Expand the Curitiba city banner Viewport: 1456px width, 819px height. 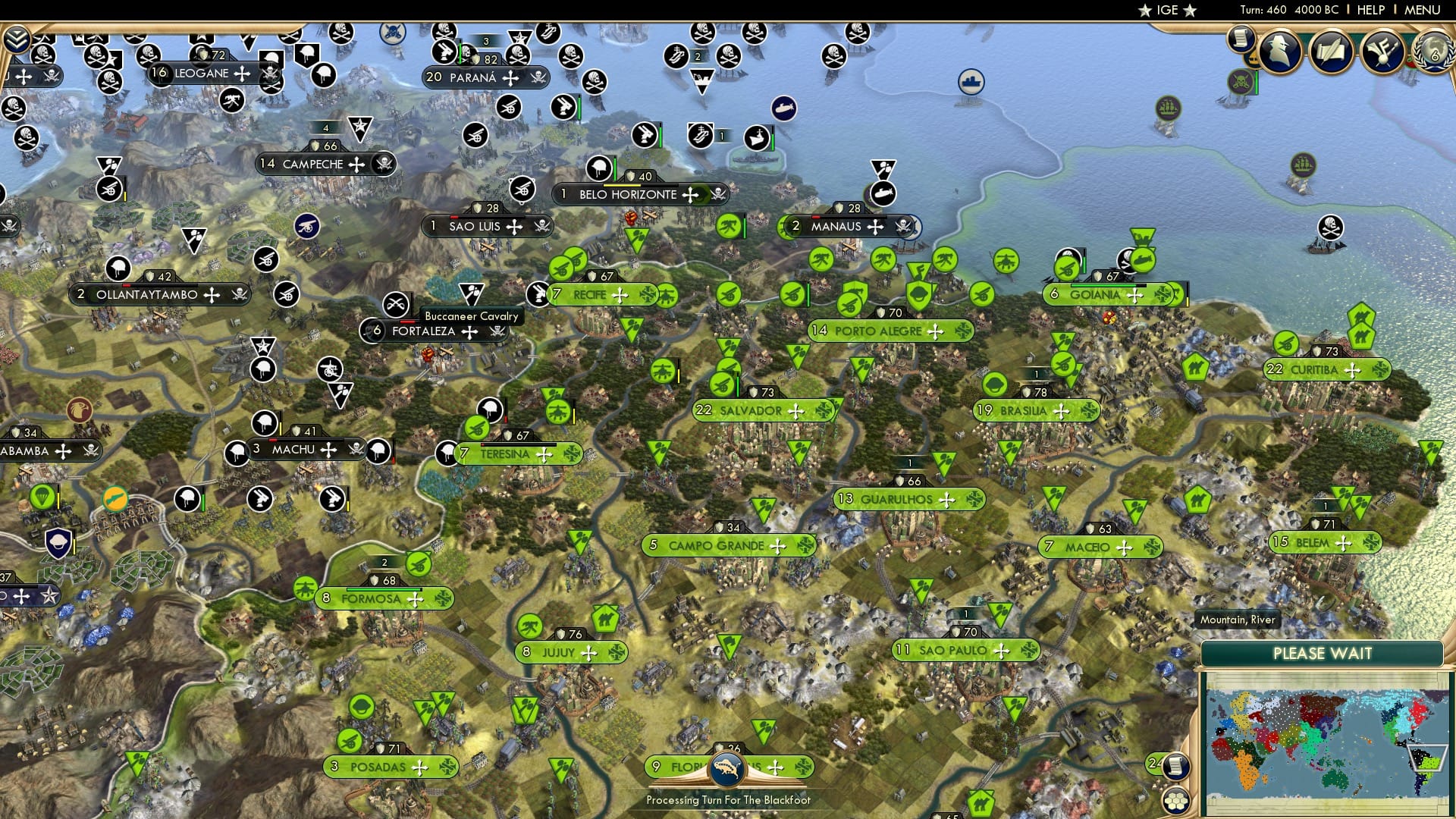click(1326, 370)
